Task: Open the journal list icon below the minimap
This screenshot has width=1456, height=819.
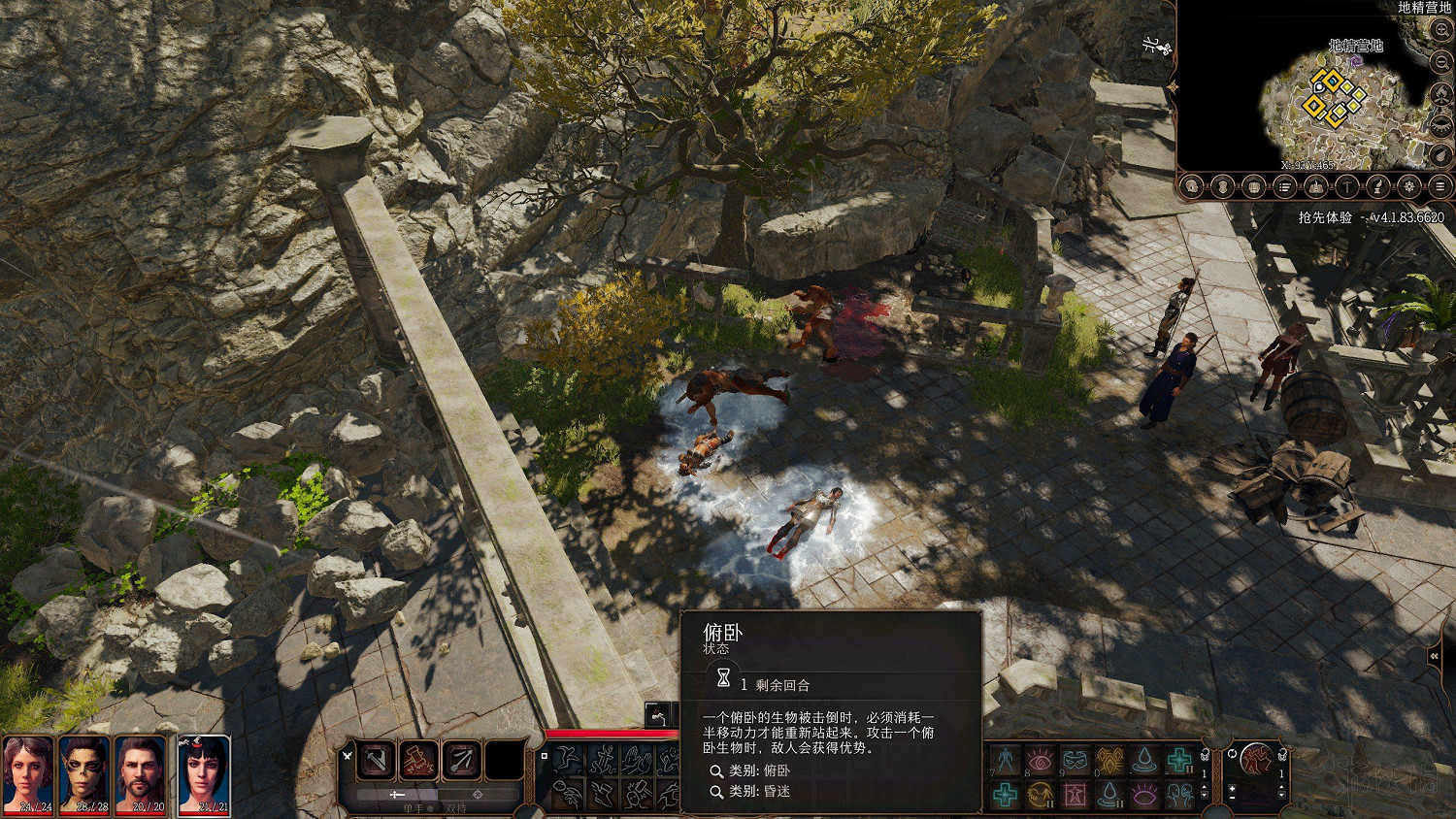Action: pos(1286,184)
